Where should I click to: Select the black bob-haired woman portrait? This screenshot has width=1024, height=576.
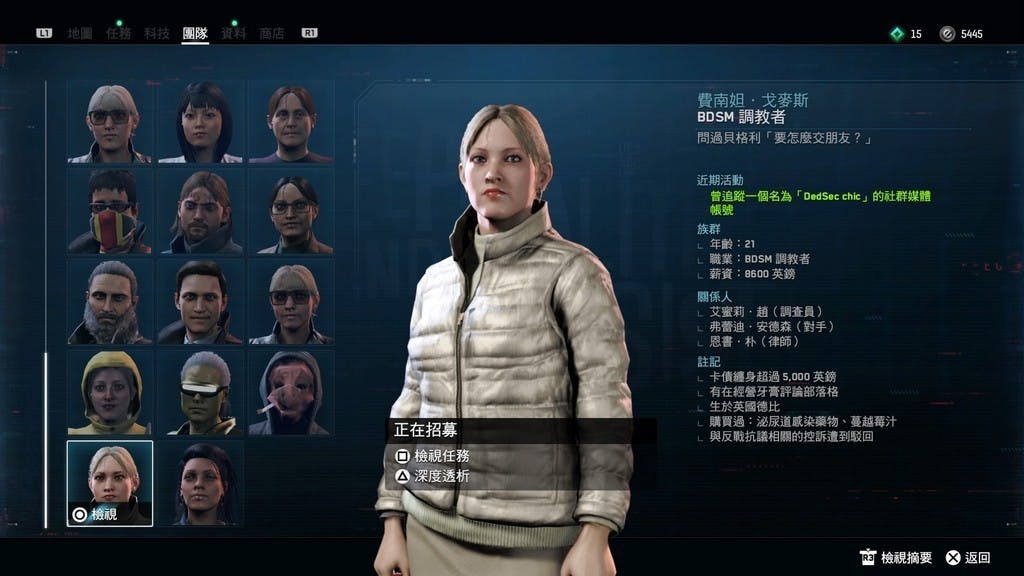[201, 120]
